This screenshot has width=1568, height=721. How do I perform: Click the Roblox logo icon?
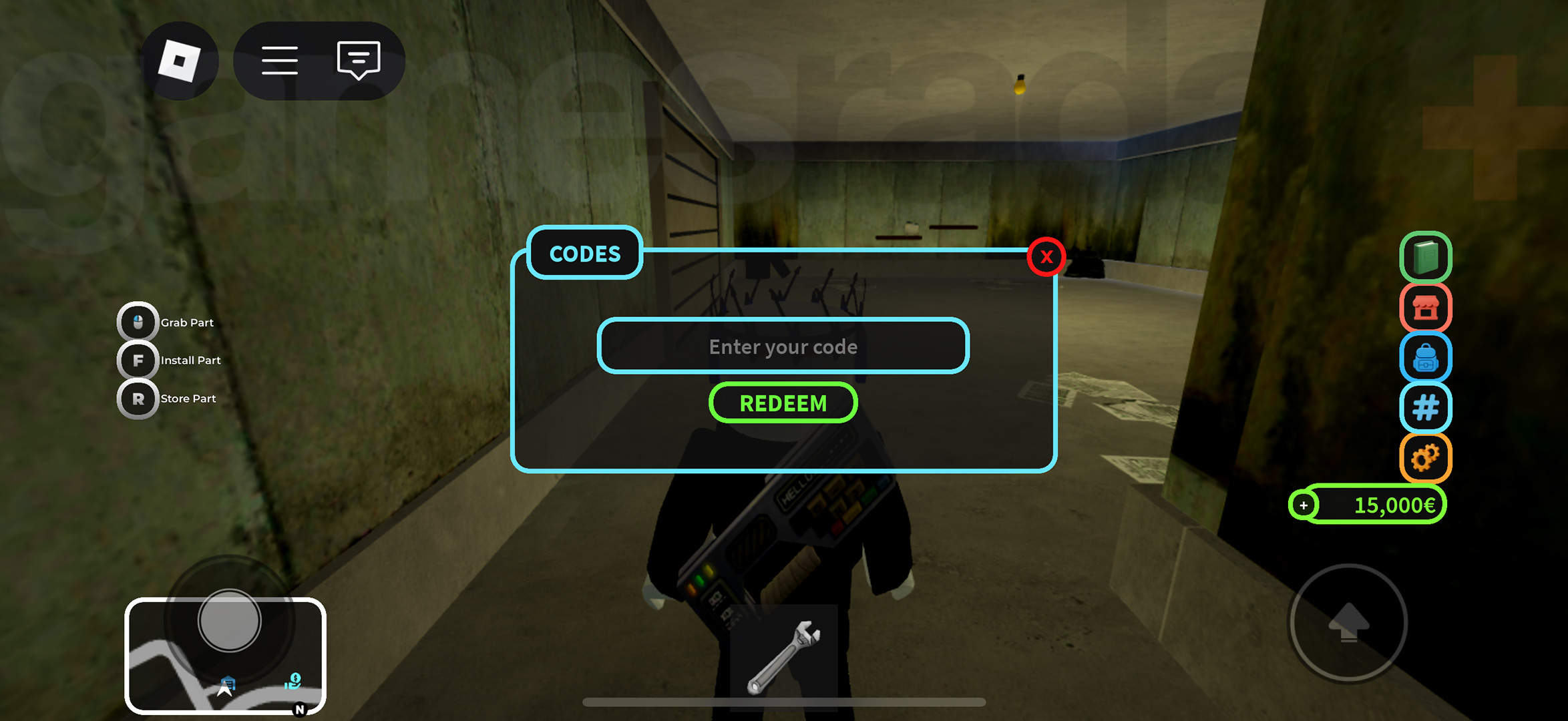coord(179,59)
